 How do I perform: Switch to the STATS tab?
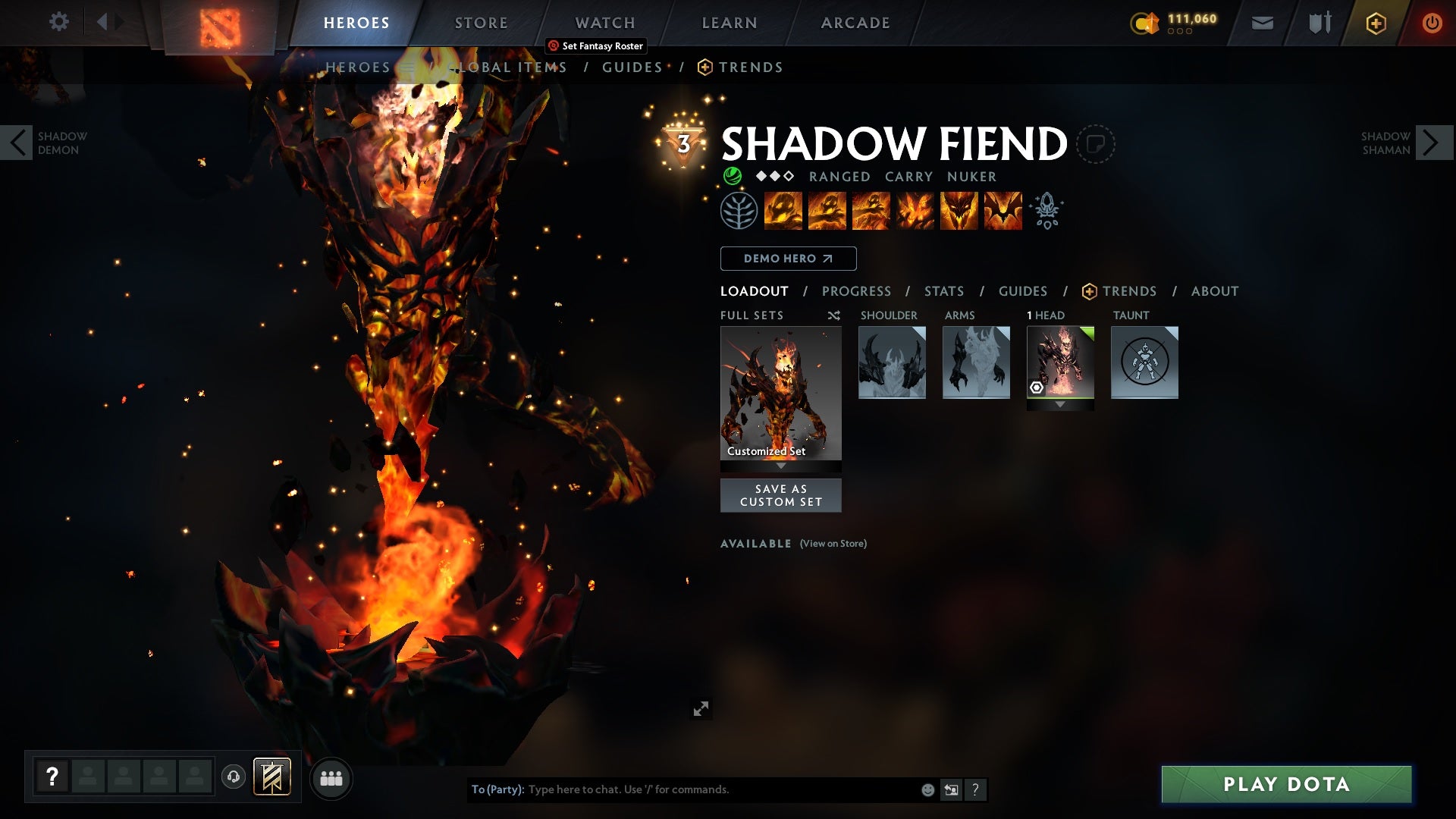coord(943,291)
